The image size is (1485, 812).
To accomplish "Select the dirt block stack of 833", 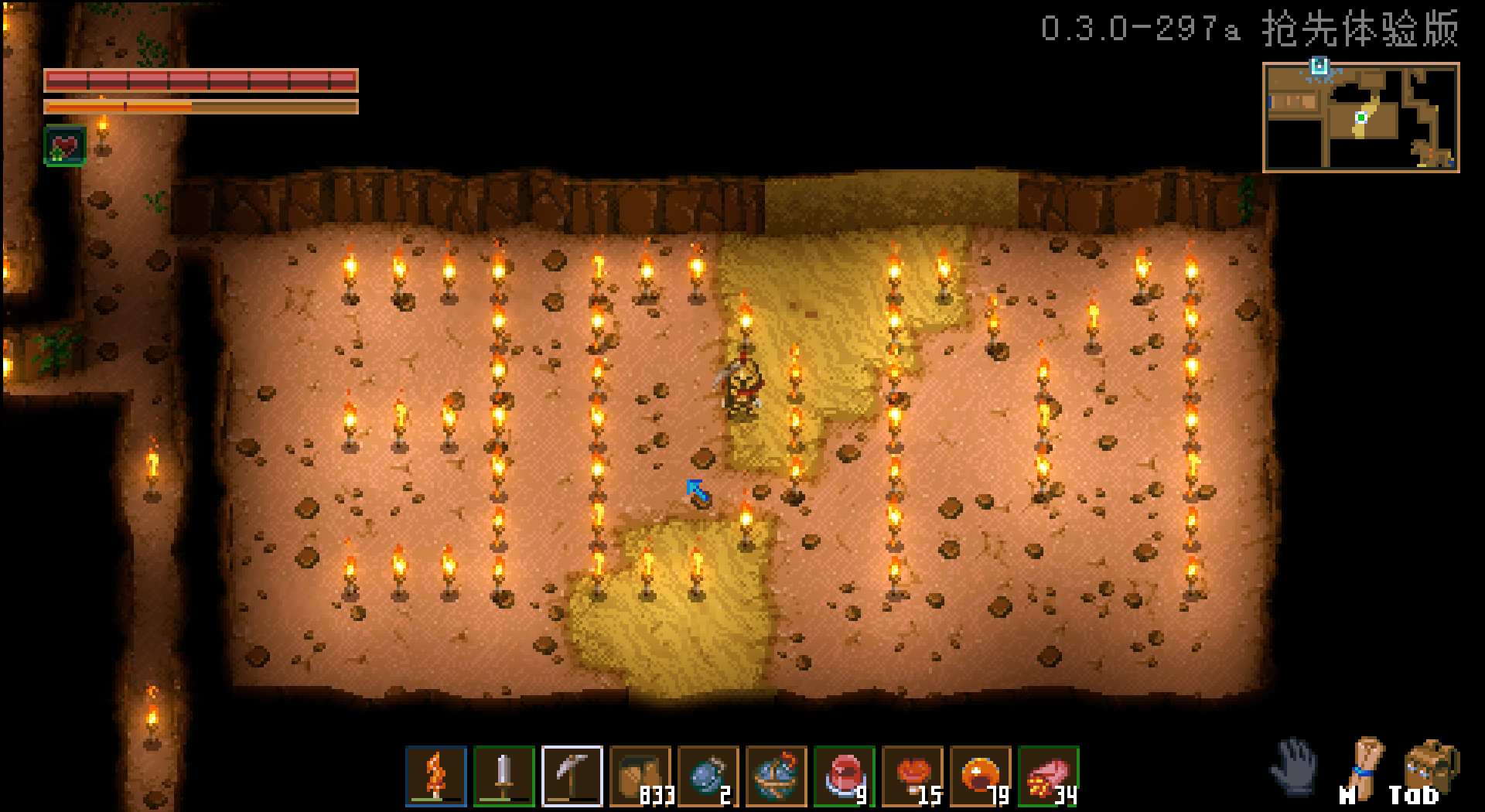I will tap(640, 776).
